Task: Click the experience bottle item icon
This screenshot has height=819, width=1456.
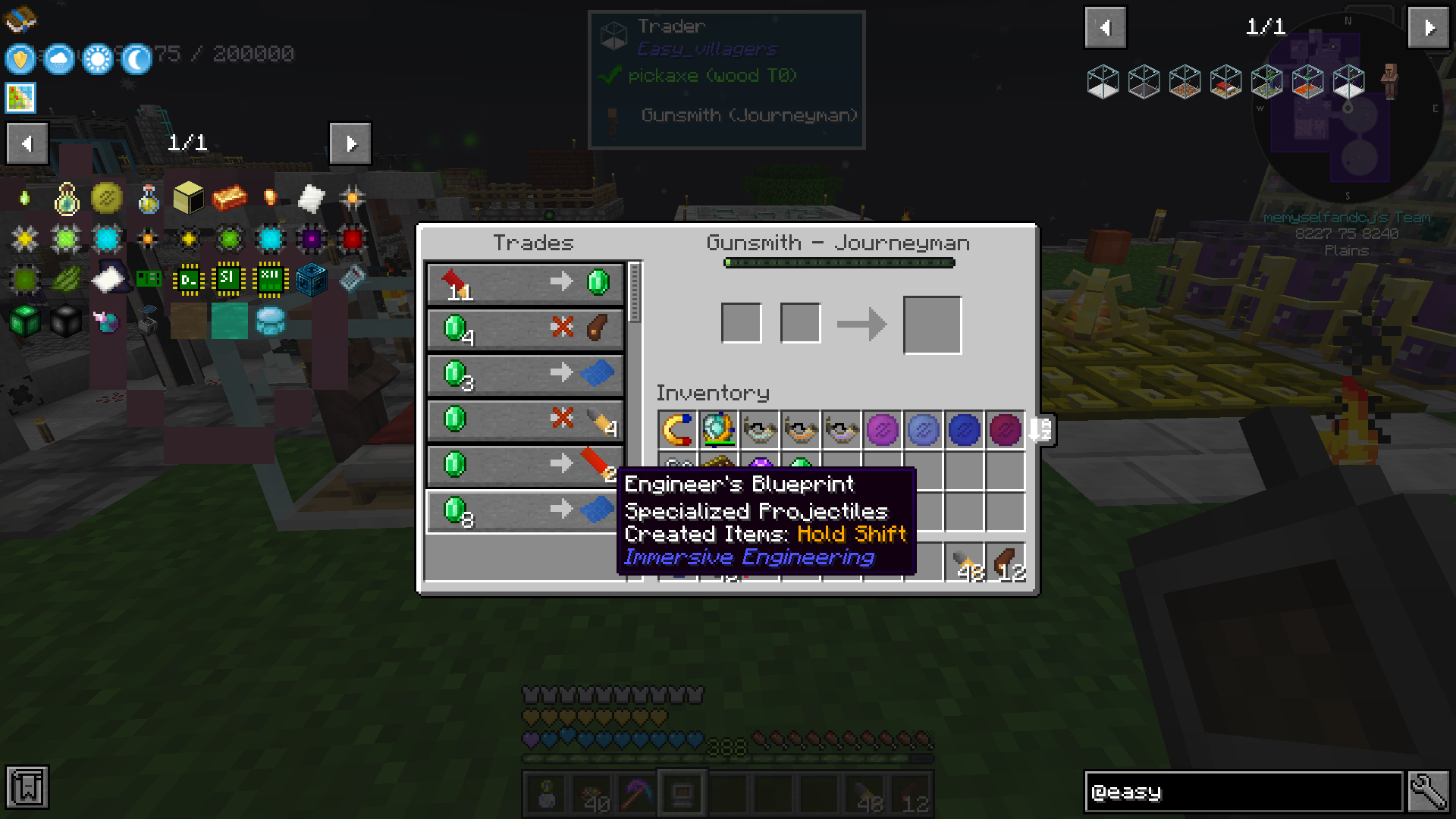Action: pos(149,198)
